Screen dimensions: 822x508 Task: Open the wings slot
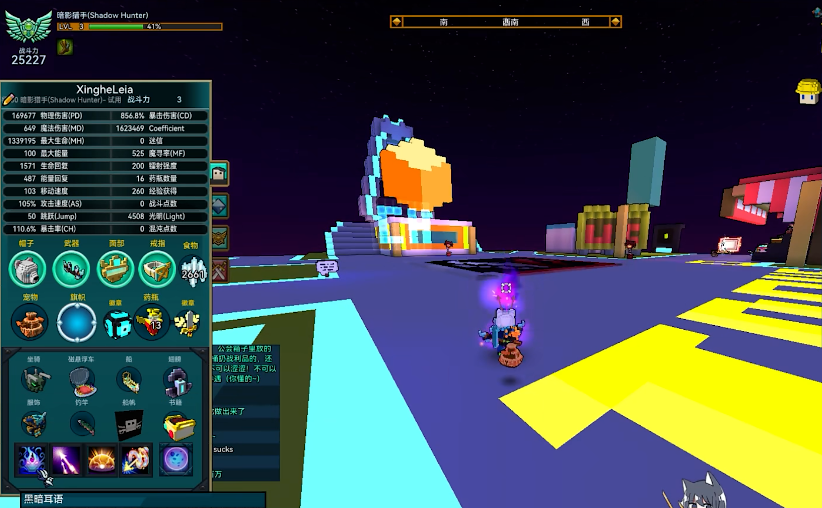177,381
